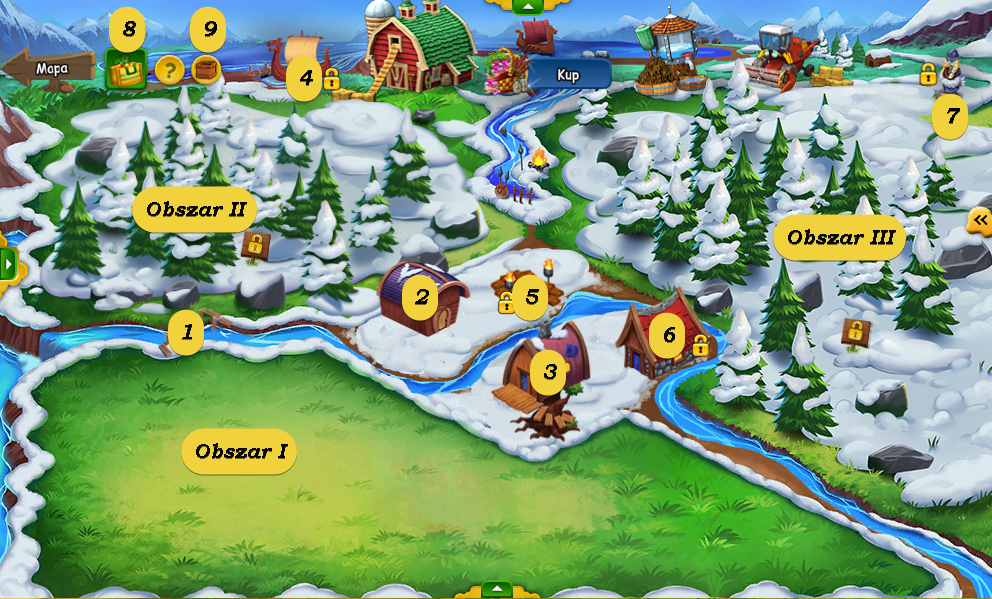Image resolution: width=992 pixels, height=599 pixels.
Task: Click the padlock sign in Obszar II
Action: pyautogui.click(x=255, y=244)
